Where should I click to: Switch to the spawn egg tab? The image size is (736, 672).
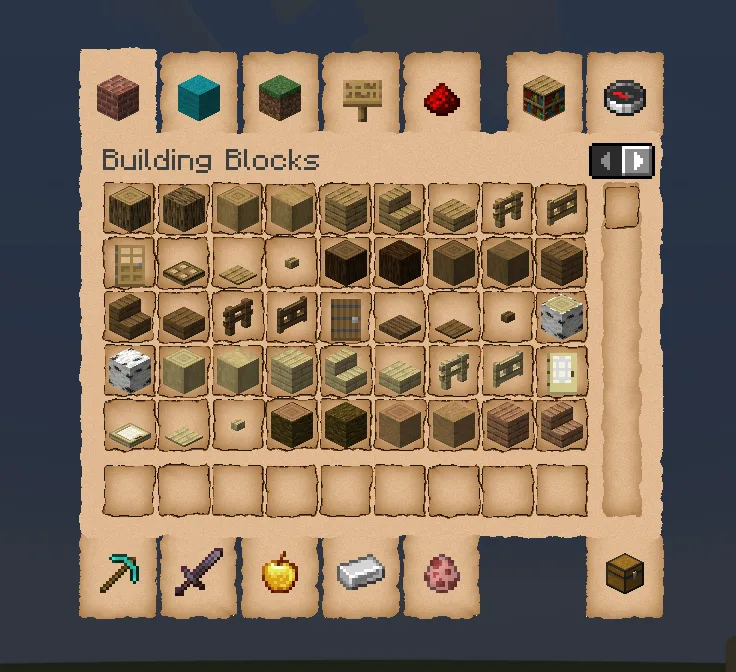click(441, 574)
